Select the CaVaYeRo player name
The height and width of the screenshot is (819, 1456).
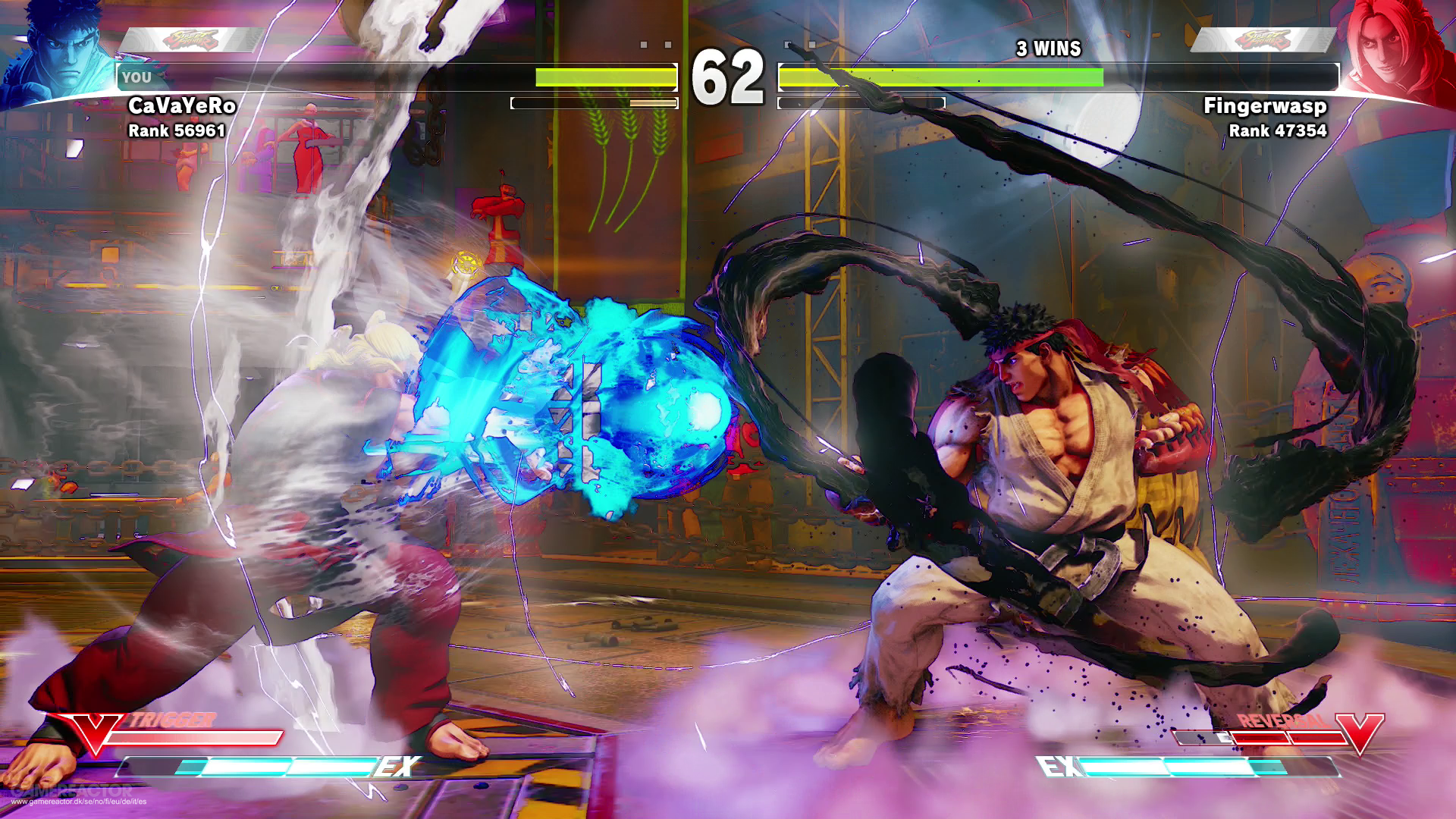tap(182, 105)
